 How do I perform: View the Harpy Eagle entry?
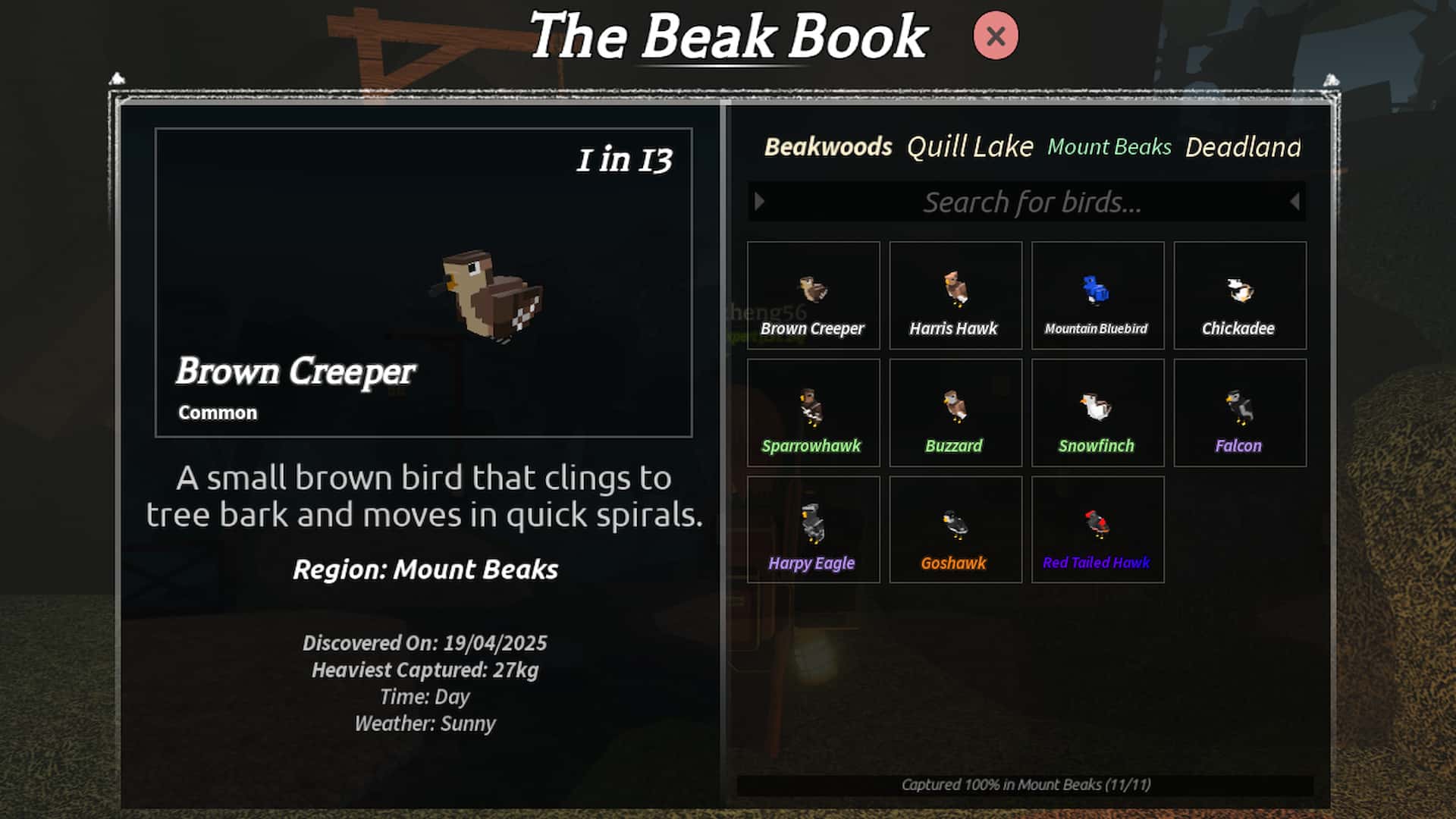(x=813, y=530)
